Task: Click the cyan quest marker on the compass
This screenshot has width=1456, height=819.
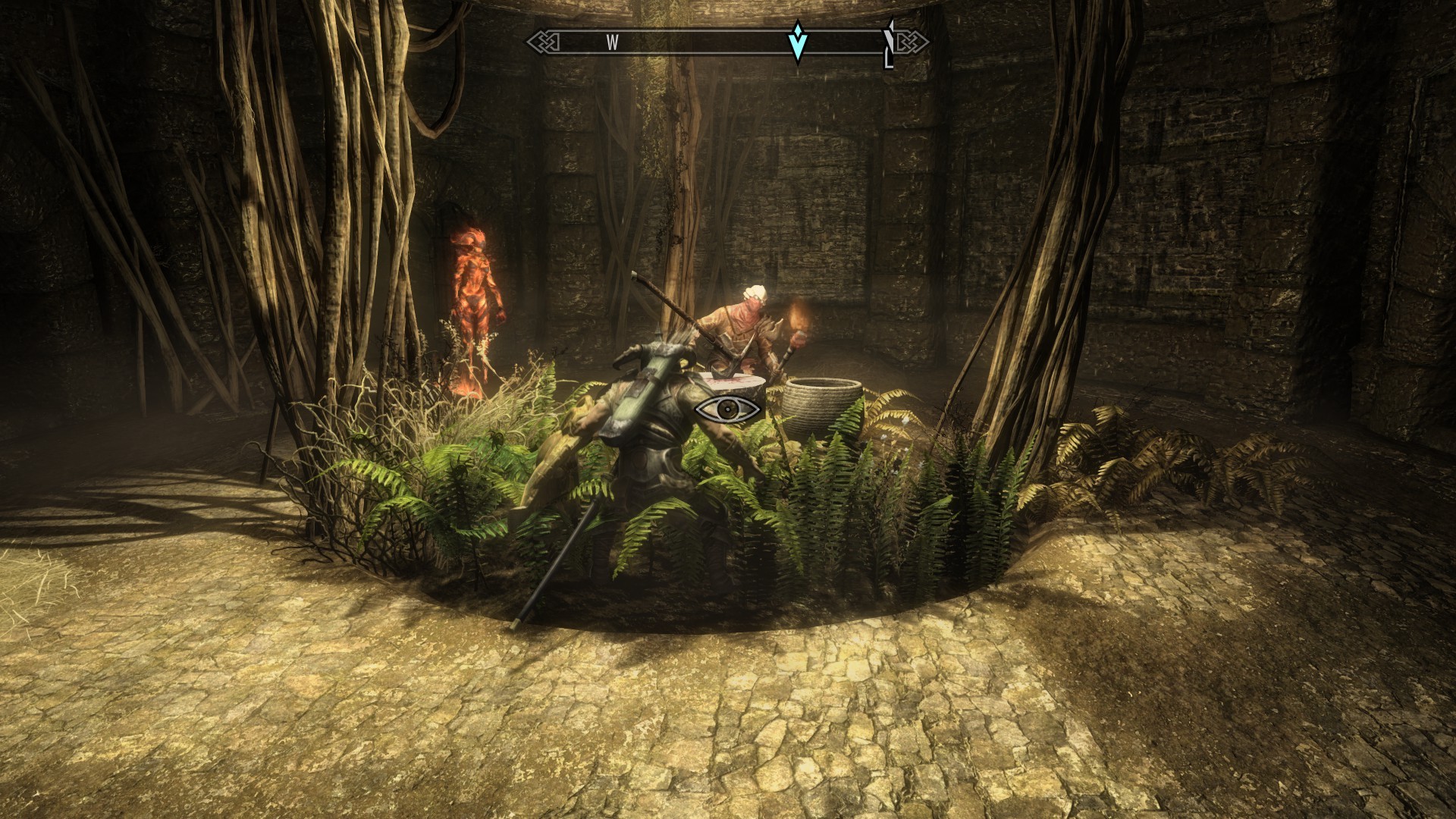Action: click(797, 42)
